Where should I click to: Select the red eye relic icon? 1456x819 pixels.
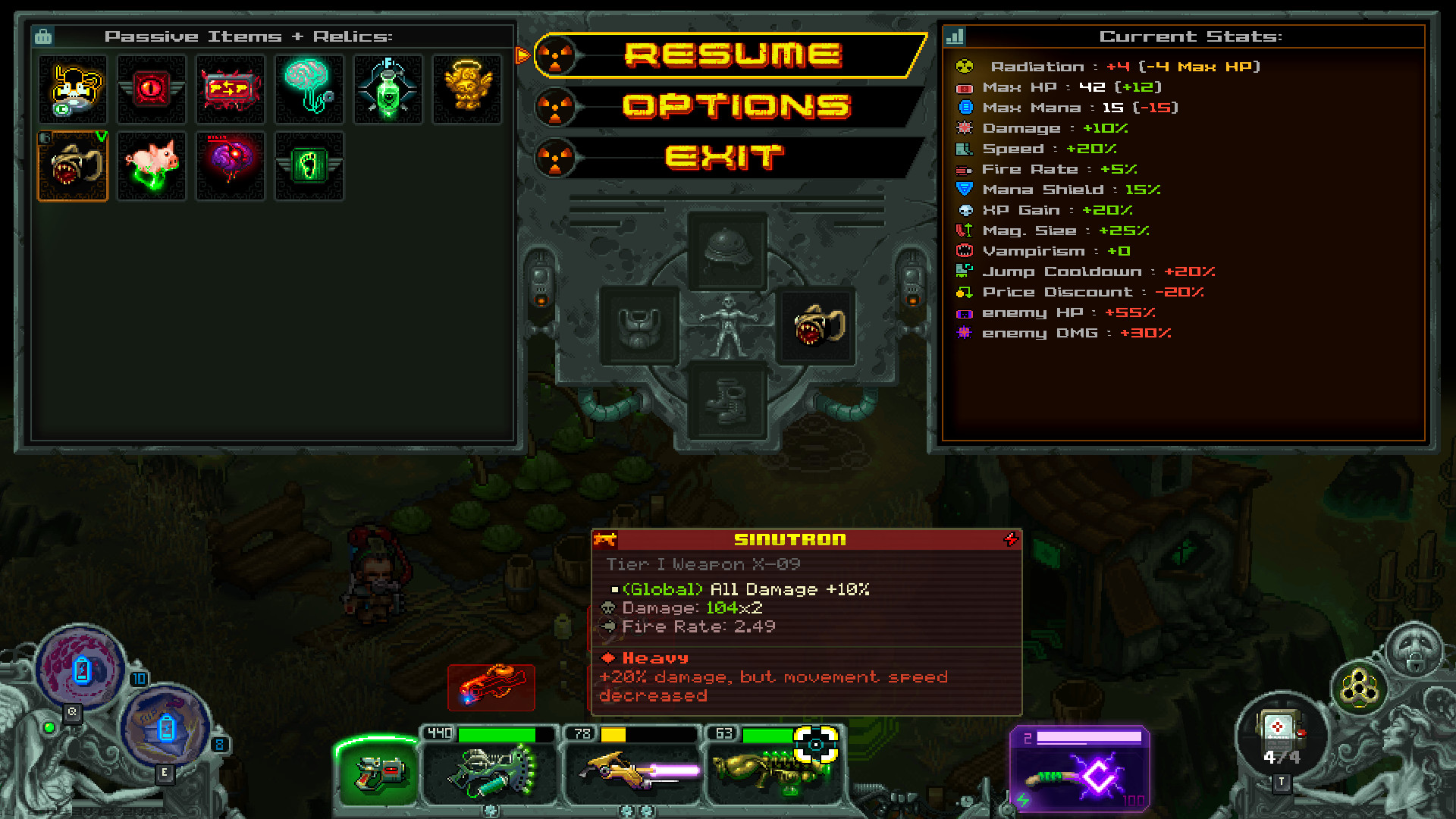(152, 89)
